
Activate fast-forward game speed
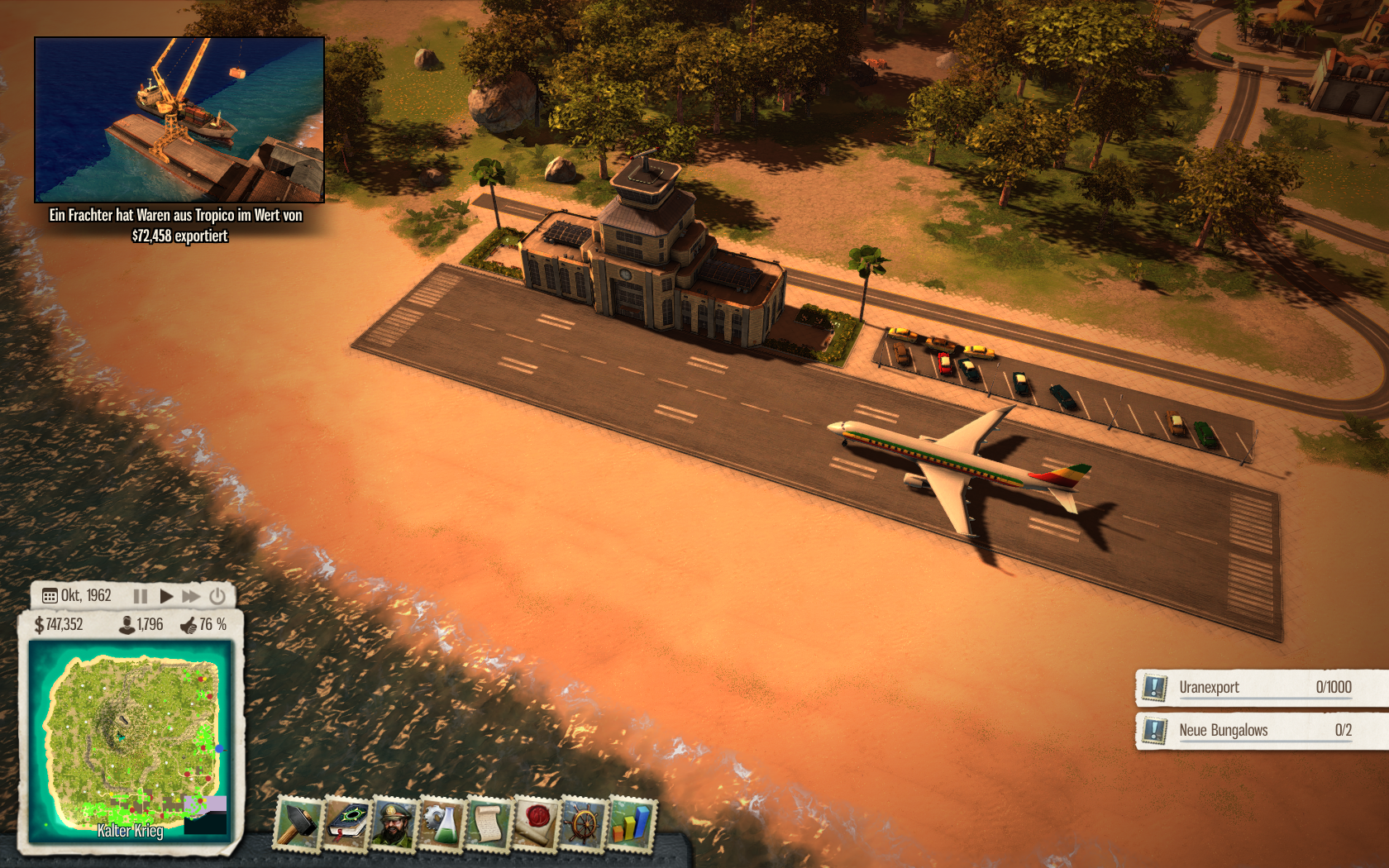tap(191, 596)
